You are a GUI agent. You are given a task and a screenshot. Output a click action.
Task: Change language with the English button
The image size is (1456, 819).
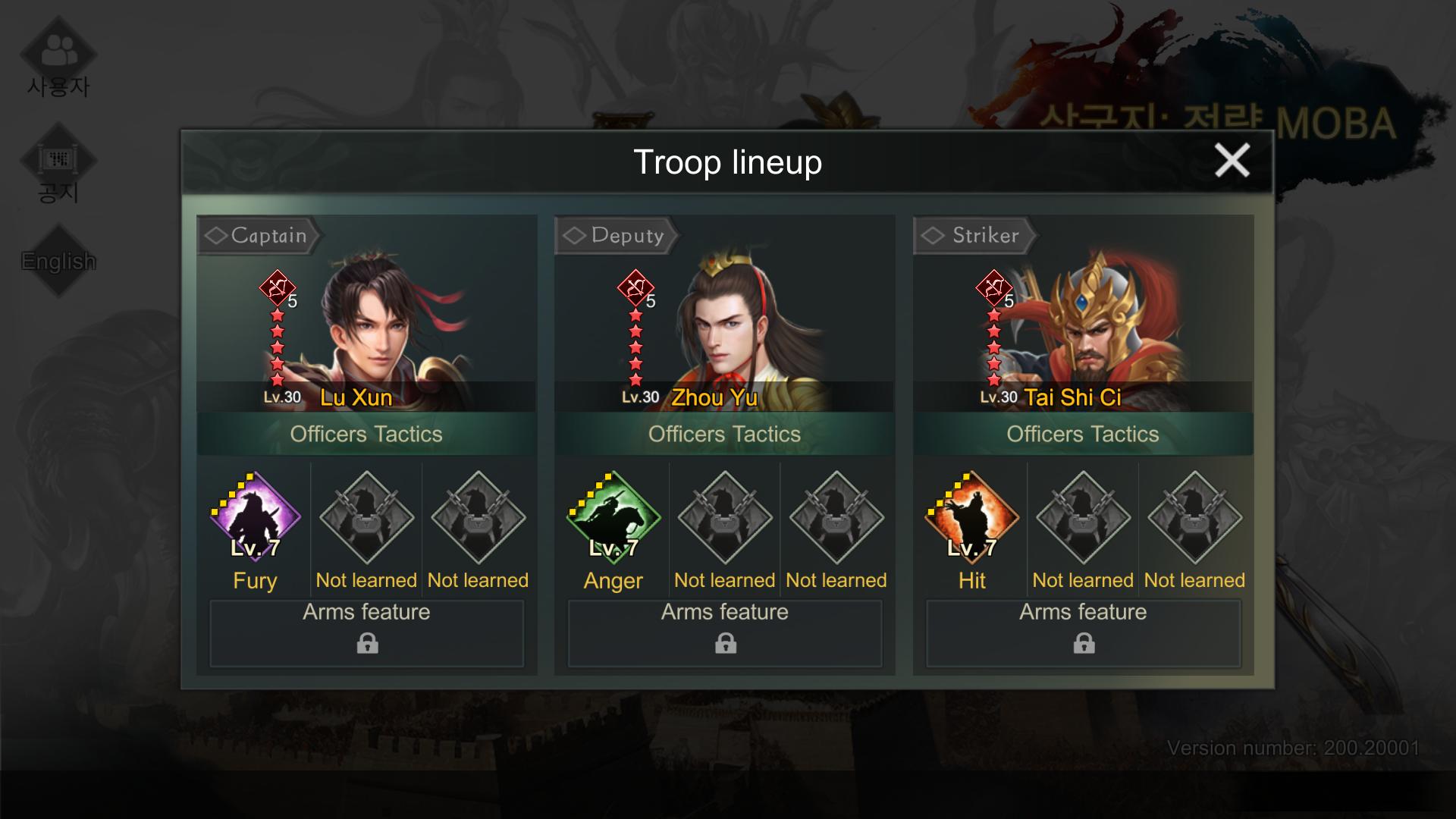coord(58,261)
